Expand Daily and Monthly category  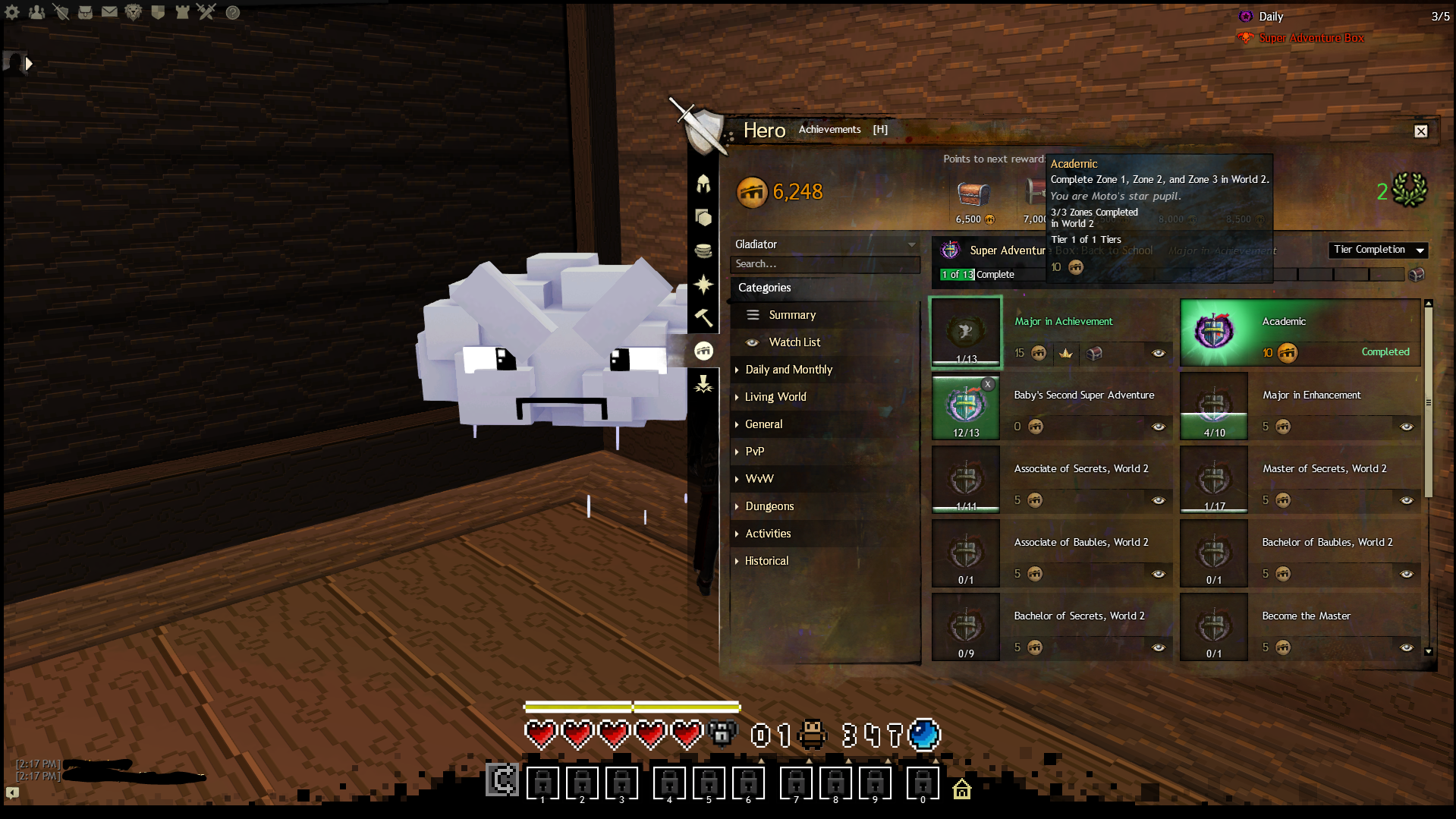pos(788,370)
